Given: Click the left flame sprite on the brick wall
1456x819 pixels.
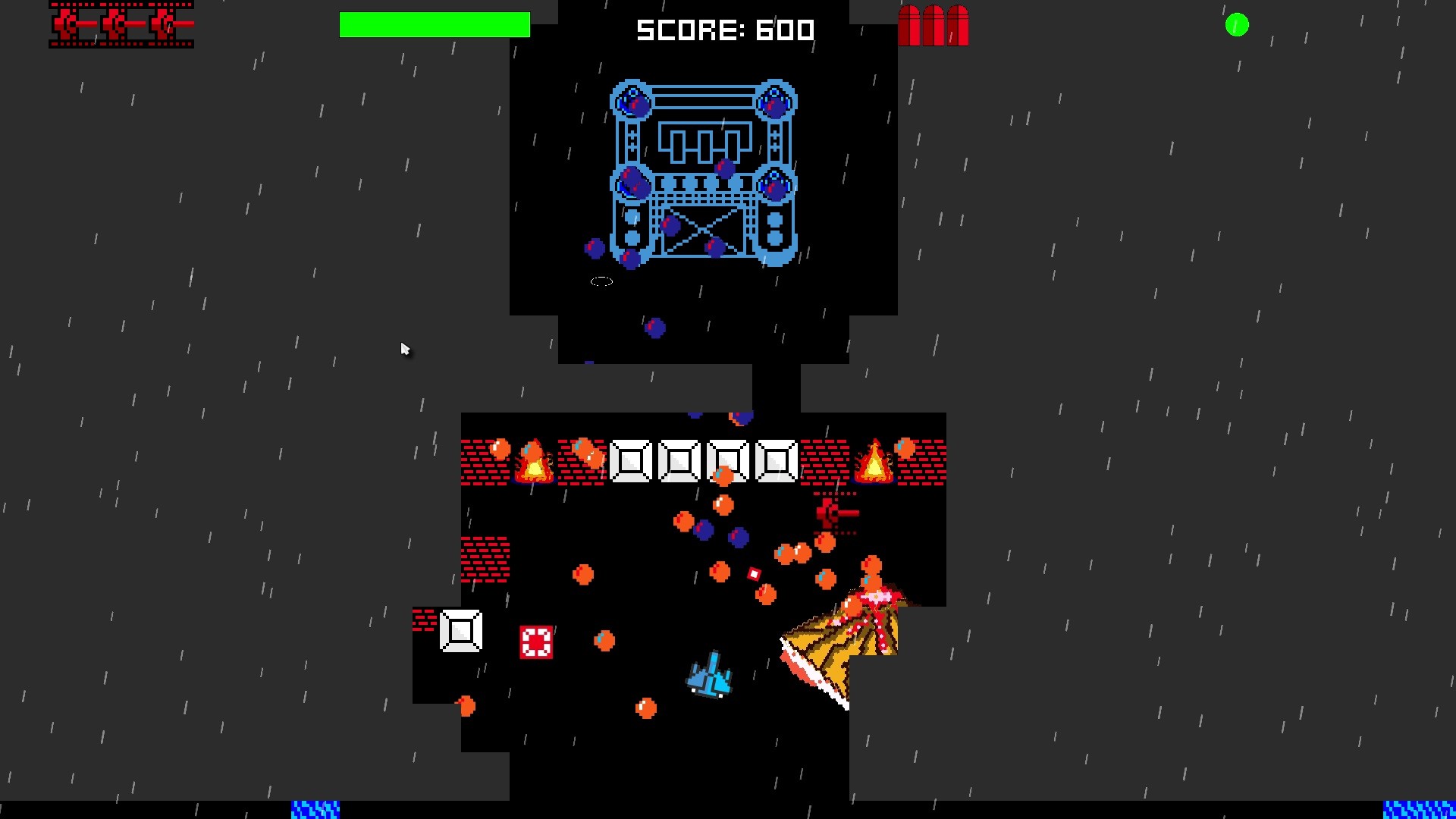Looking at the screenshot, I should (533, 460).
